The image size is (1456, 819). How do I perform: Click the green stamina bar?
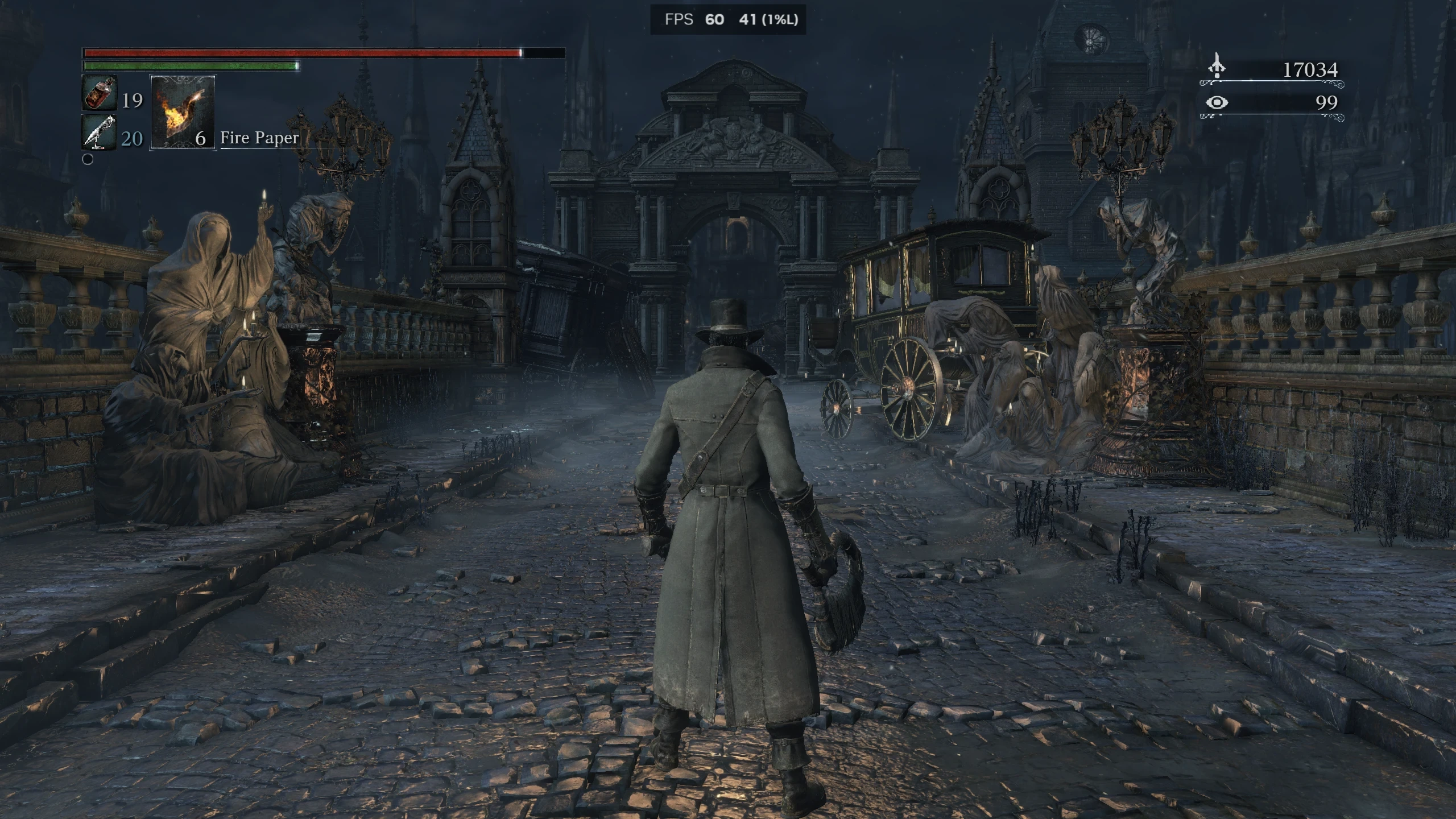(x=191, y=67)
